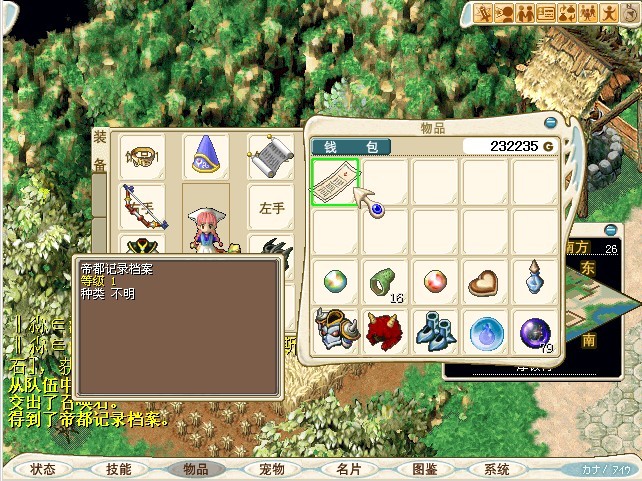Choose the heart-shaped cookie item
642x481 pixels.
485,281
